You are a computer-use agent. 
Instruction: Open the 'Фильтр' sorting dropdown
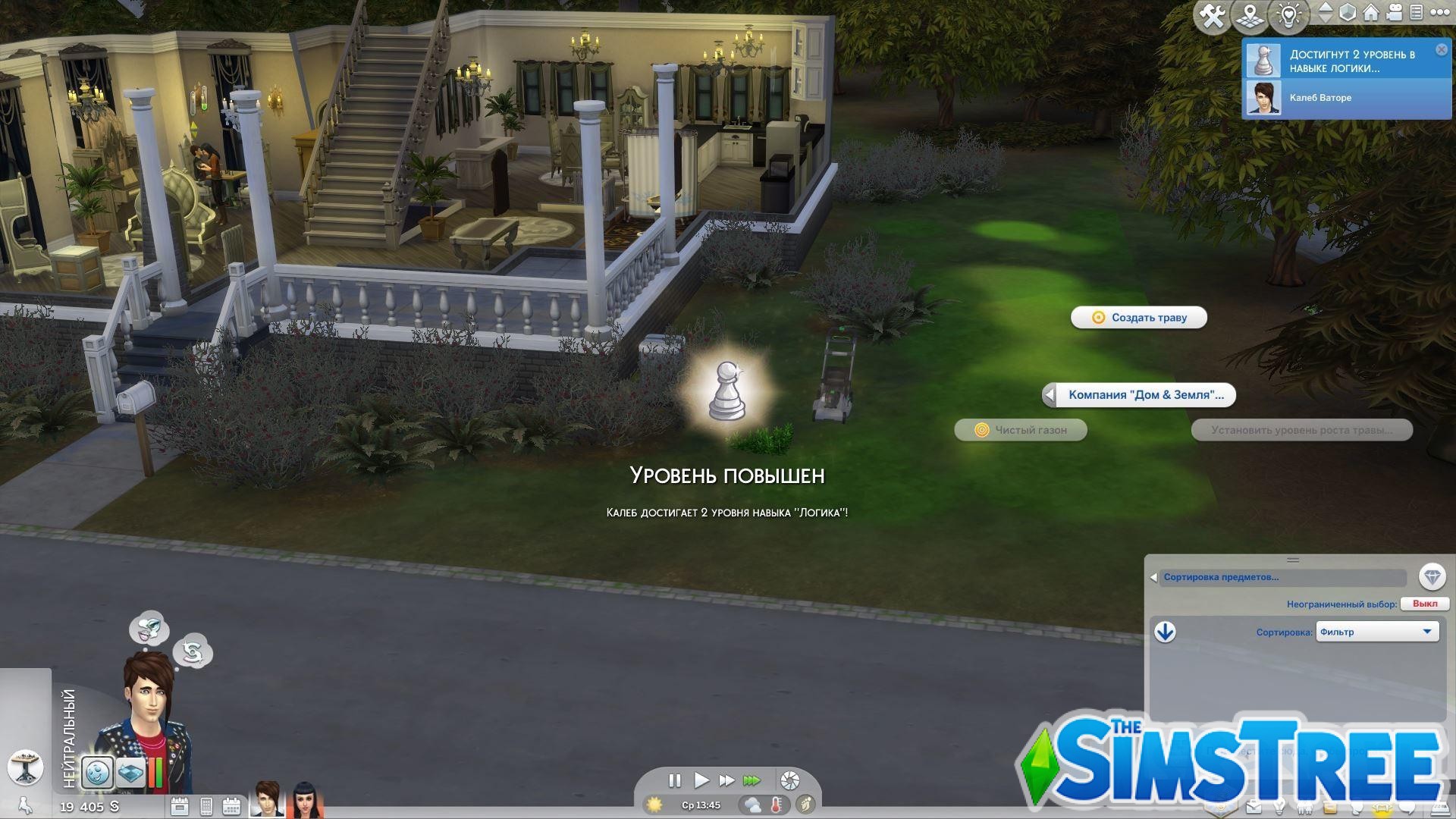[x=1378, y=631]
